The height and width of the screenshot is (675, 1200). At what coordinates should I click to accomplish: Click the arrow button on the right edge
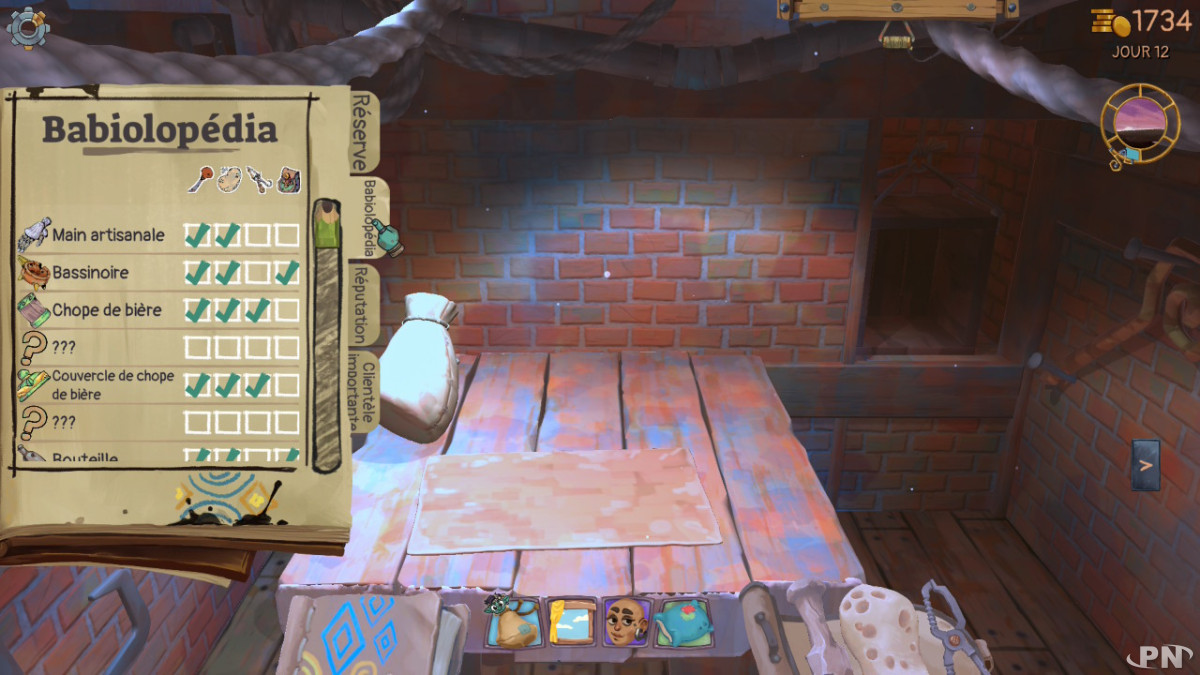coord(1146,465)
